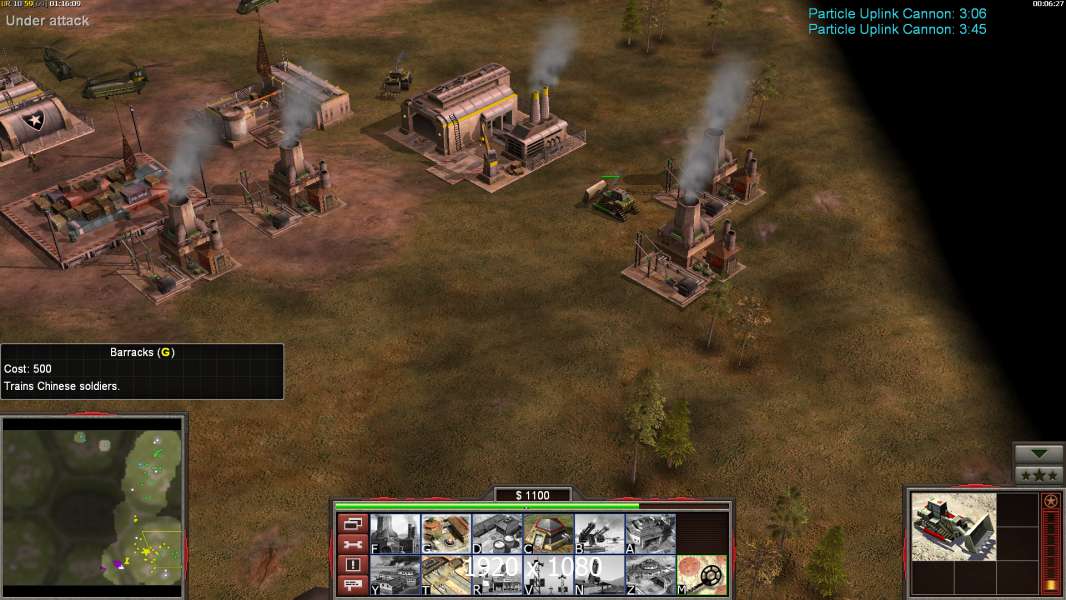Click the overlapping windows red button
Screen dimensions: 1066x600
(352, 523)
